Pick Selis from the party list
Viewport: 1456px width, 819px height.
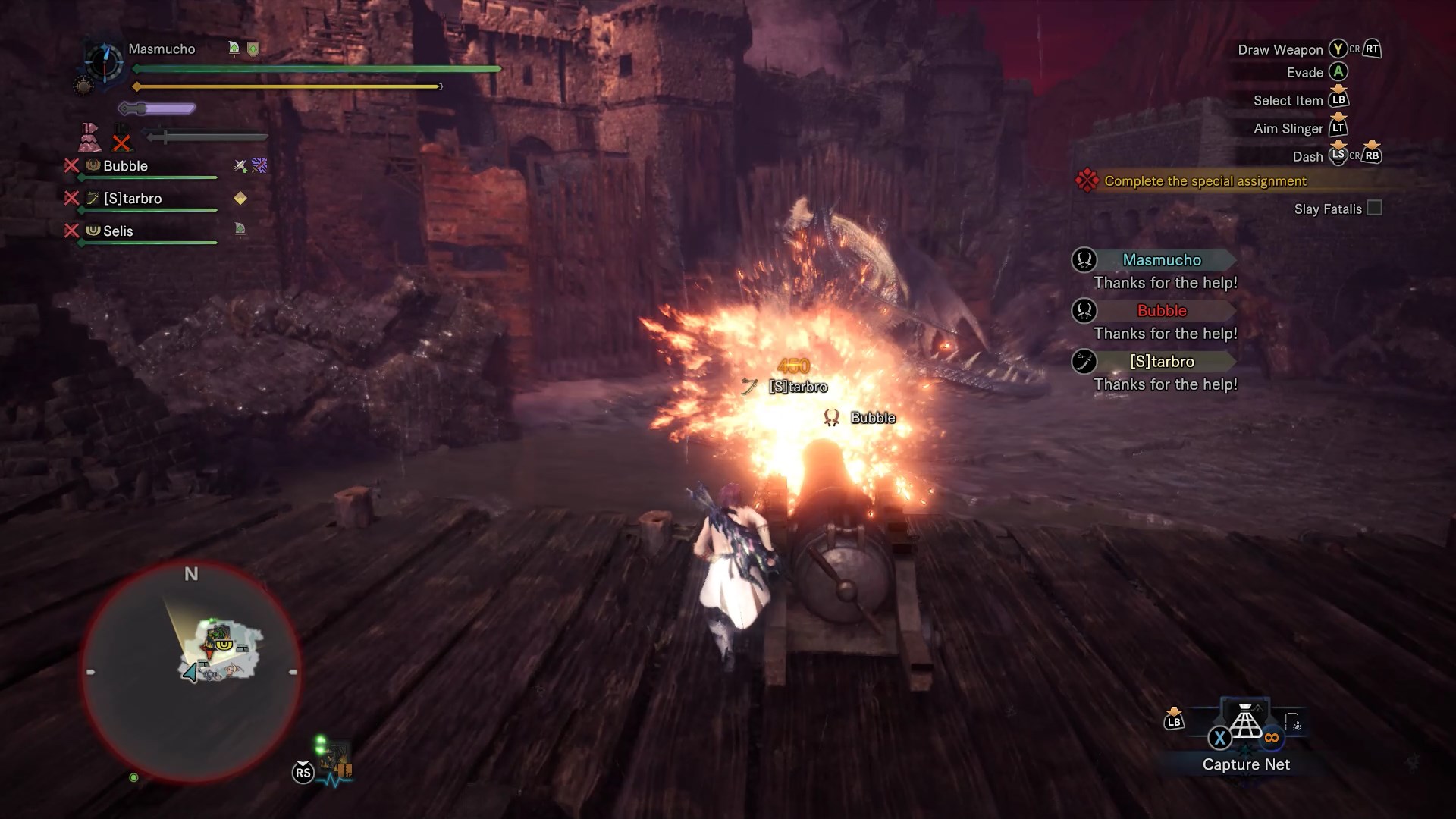click(x=118, y=231)
